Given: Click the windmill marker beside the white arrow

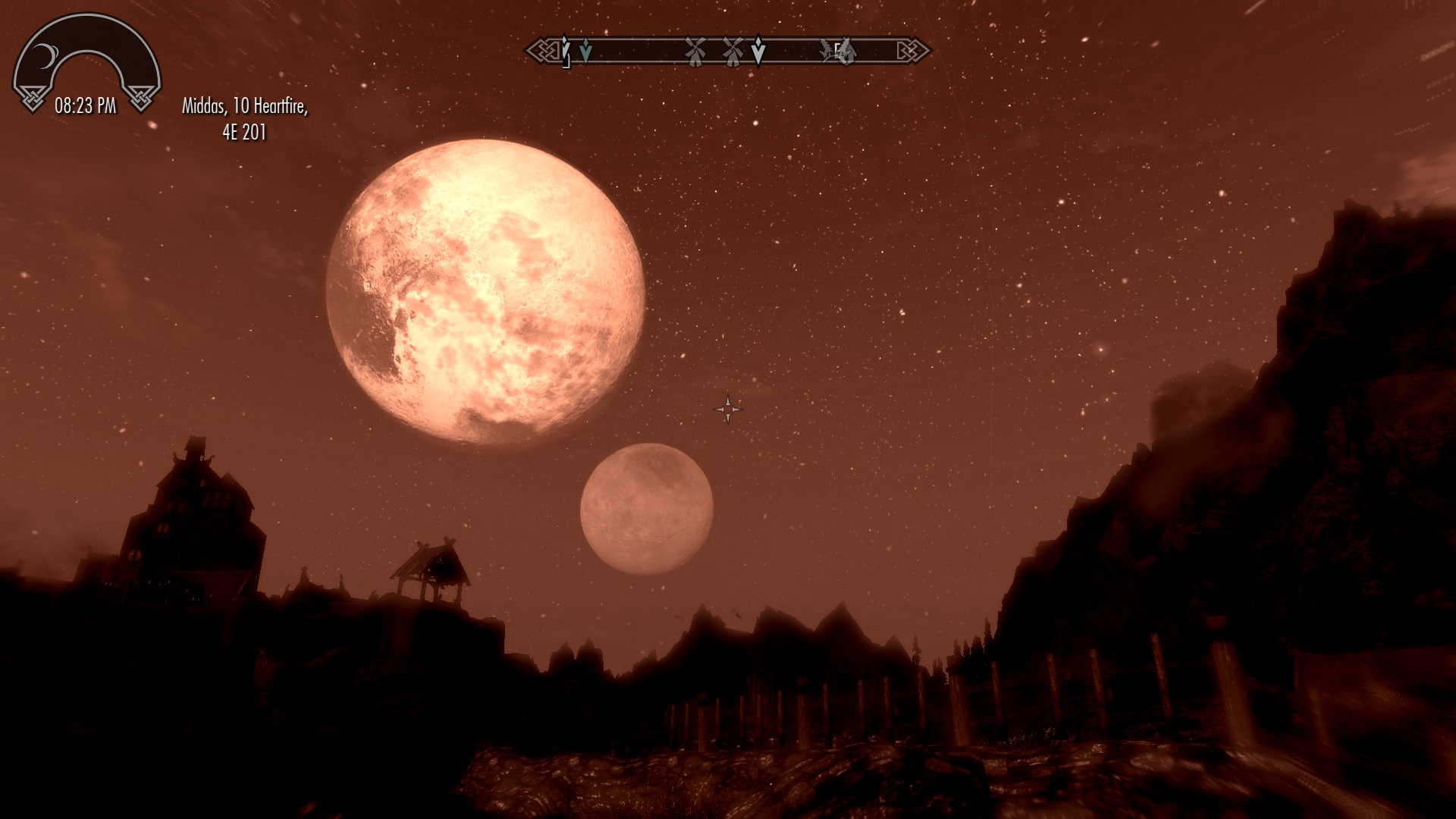Looking at the screenshot, I should point(732,51).
